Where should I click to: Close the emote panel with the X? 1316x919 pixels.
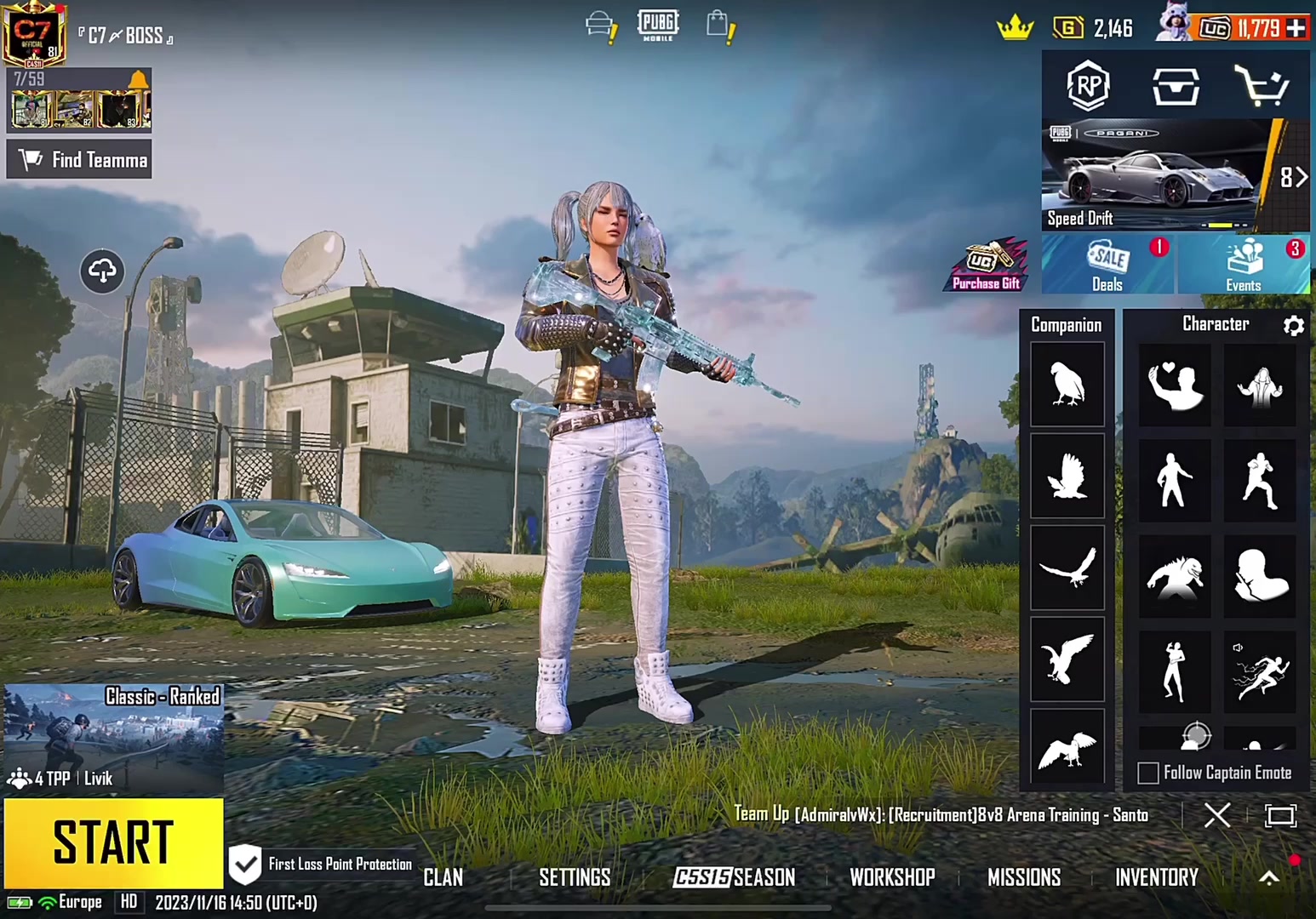click(1217, 815)
